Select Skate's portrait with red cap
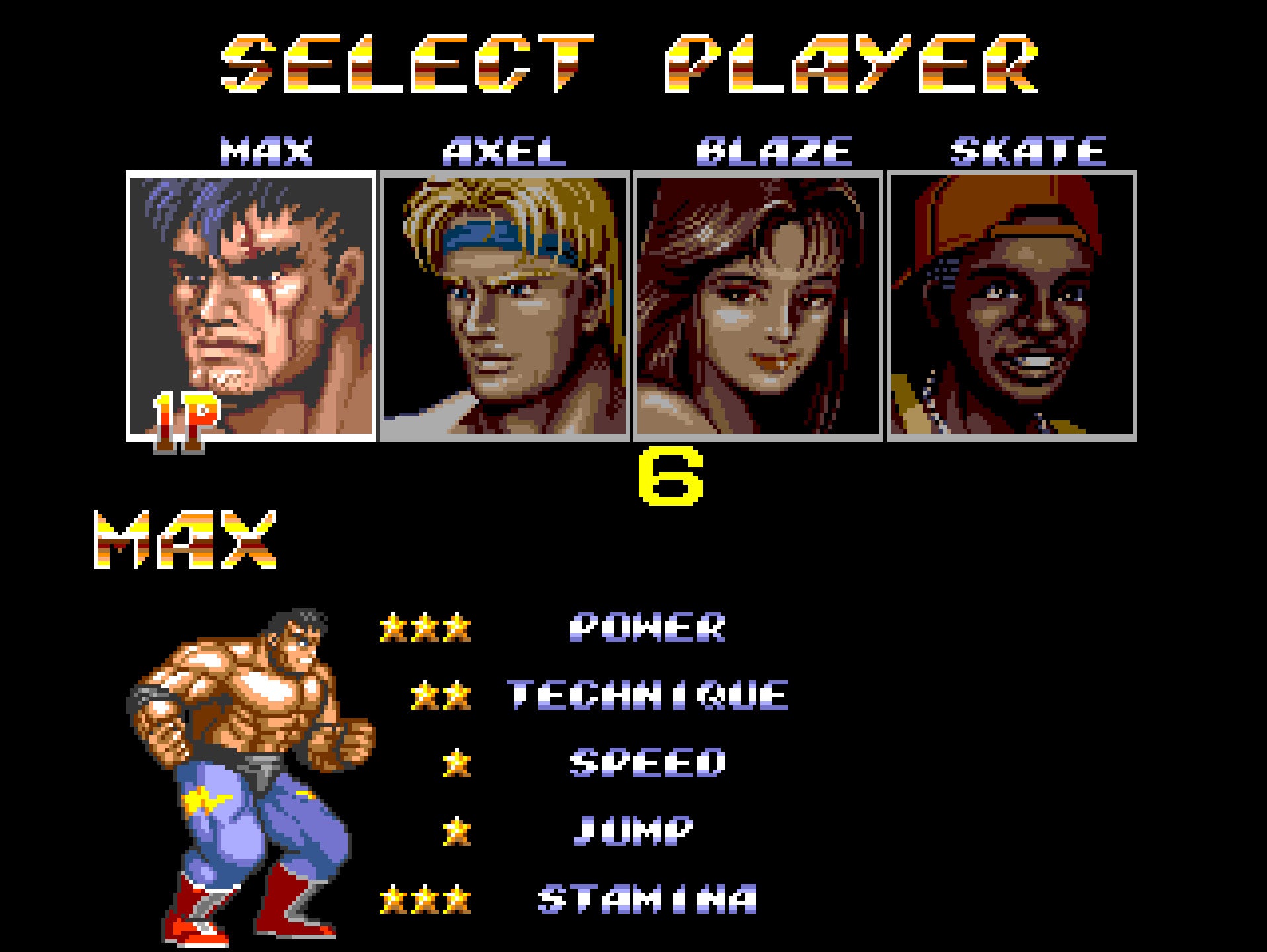This screenshot has height=952, width=1267. coord(1012,305)
